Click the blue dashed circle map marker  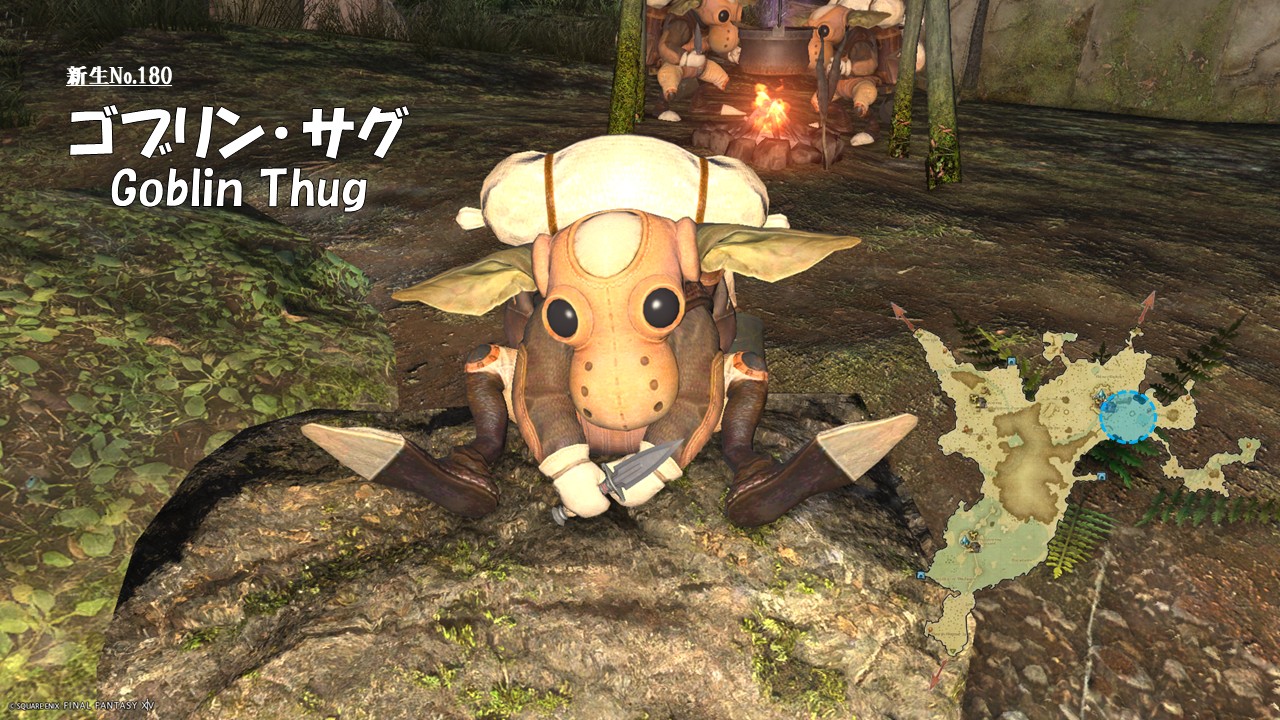coord(1127,417)
